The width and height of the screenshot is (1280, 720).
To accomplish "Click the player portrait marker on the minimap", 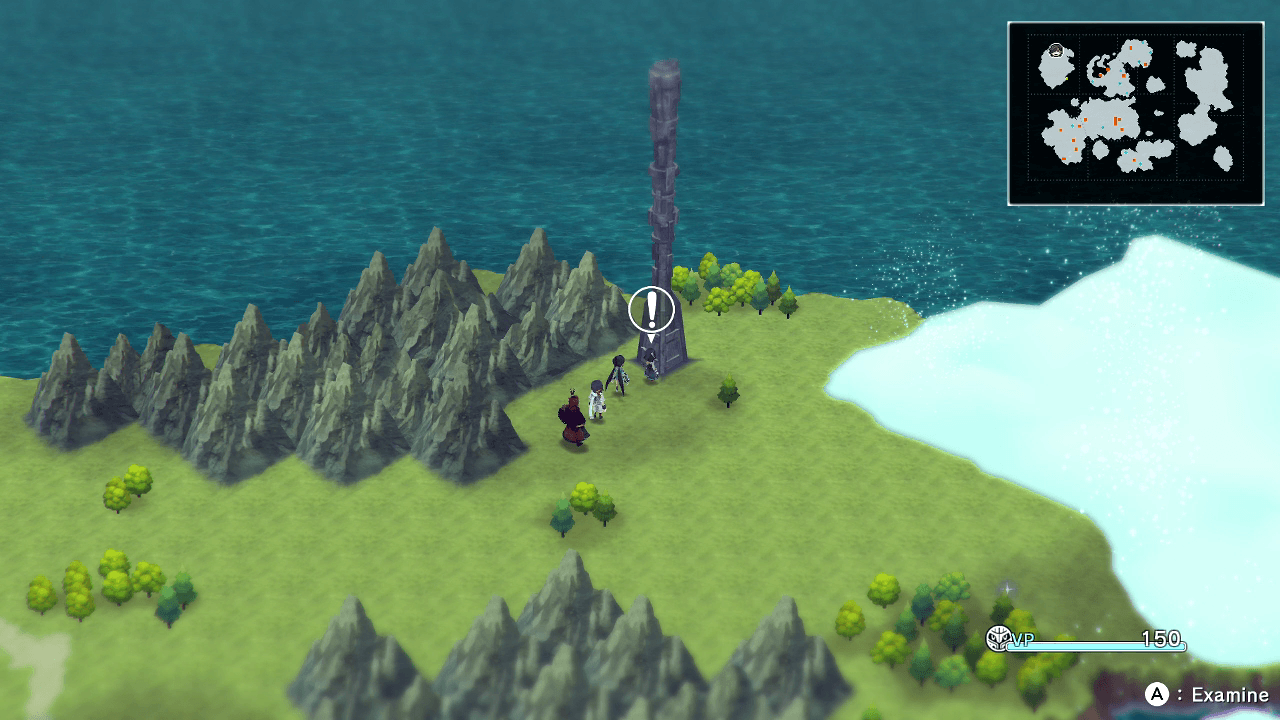I will tap(1055, 50).
